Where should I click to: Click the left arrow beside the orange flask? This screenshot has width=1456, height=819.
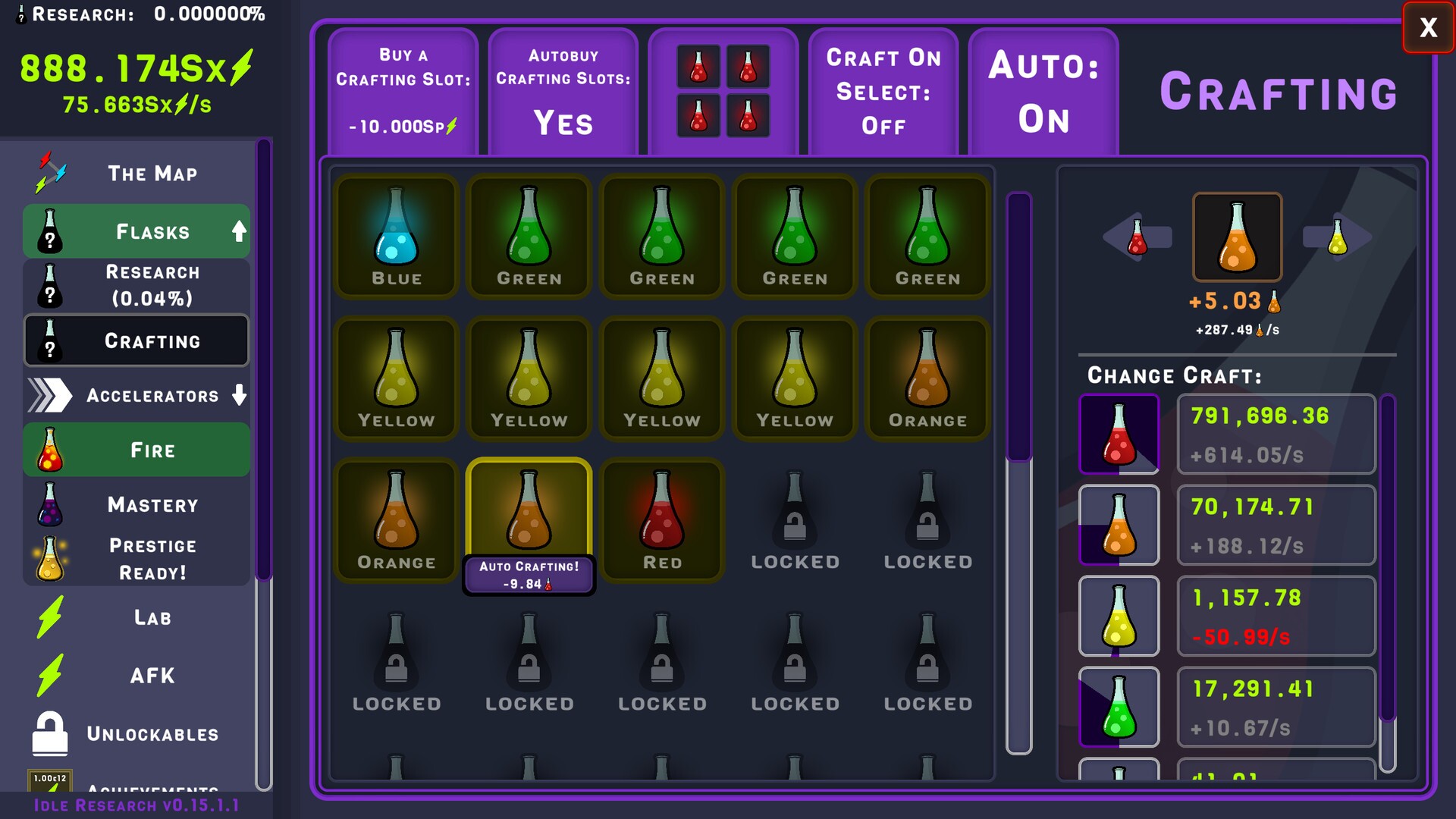1138,237
